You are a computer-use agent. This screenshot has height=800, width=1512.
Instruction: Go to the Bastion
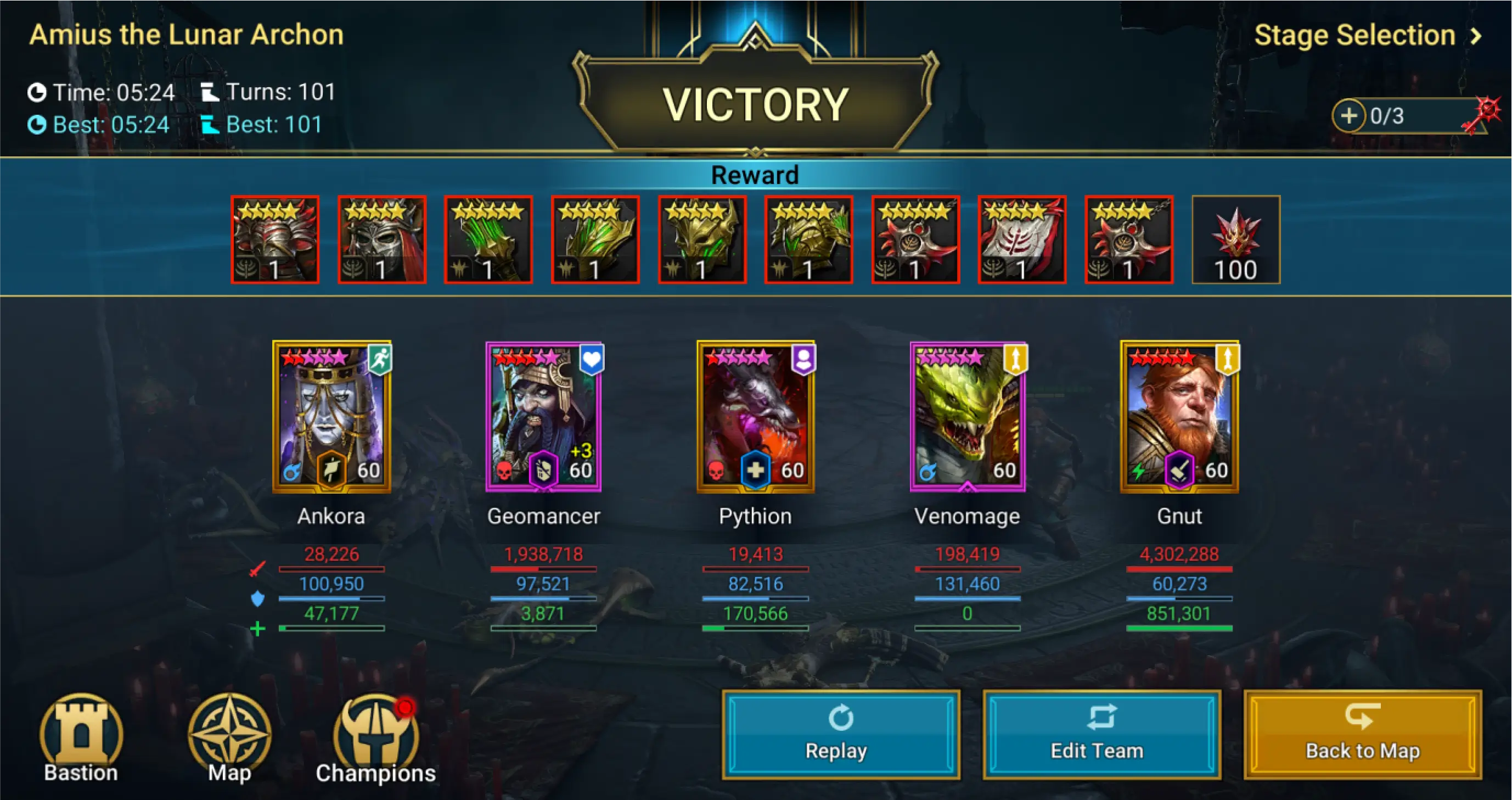tap(81, 737)
